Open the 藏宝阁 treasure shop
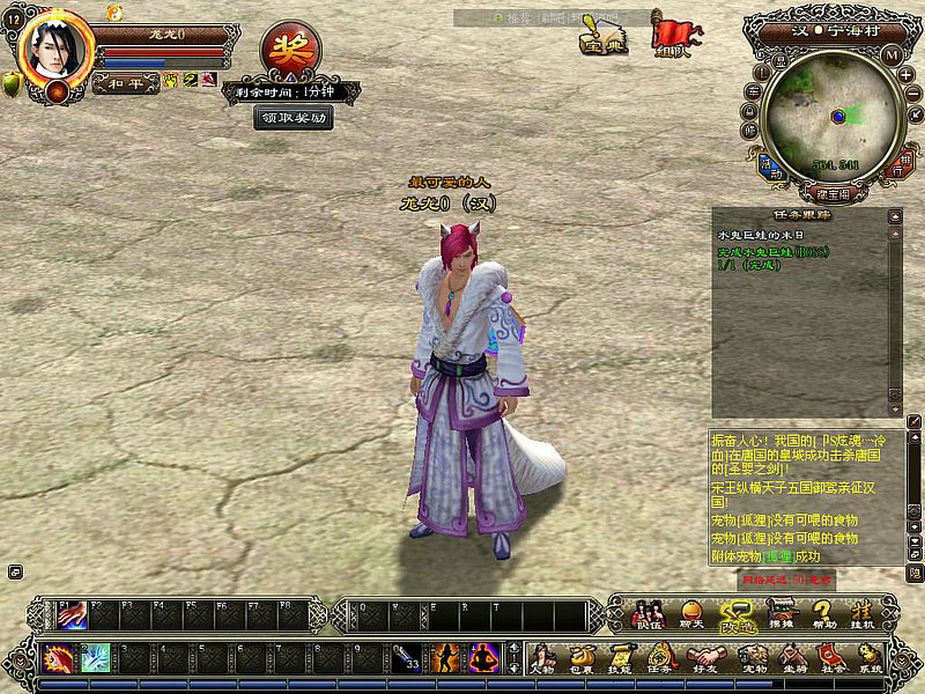The width and height of the screenshot is (925, 694). [832, 193]
